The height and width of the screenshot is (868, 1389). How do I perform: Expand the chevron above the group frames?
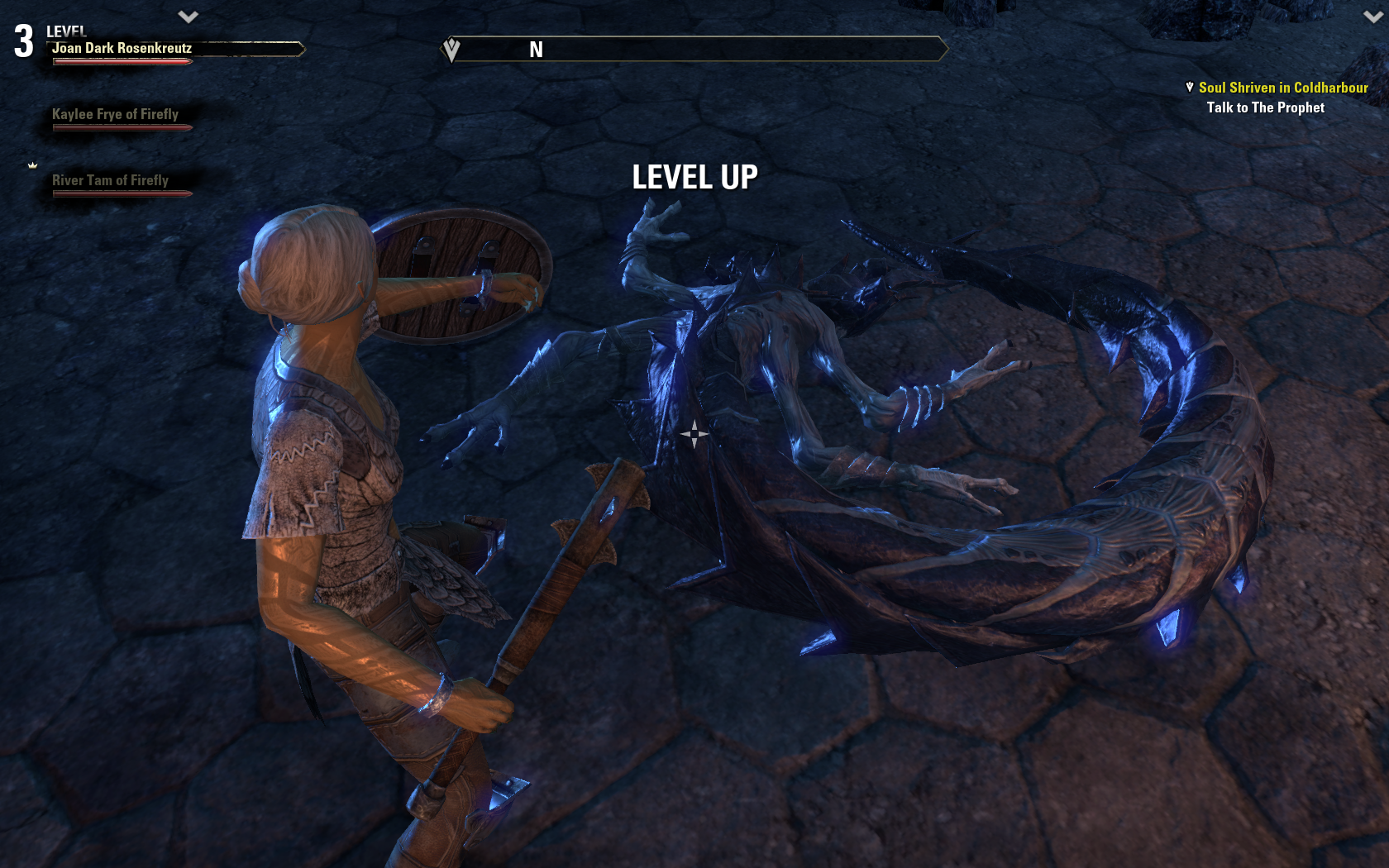(x=189, y=17)
